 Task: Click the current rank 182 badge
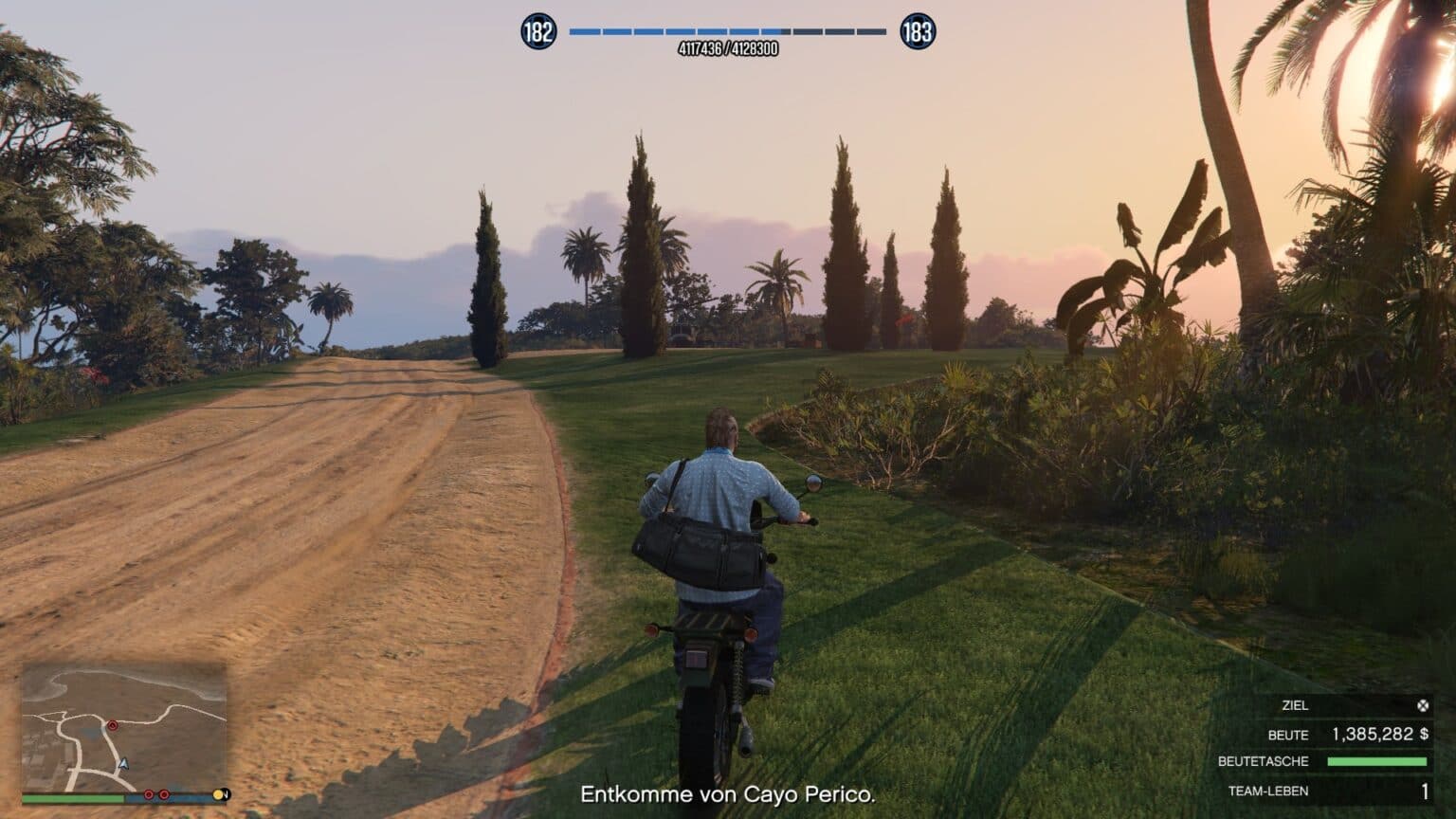coord(537,32)
